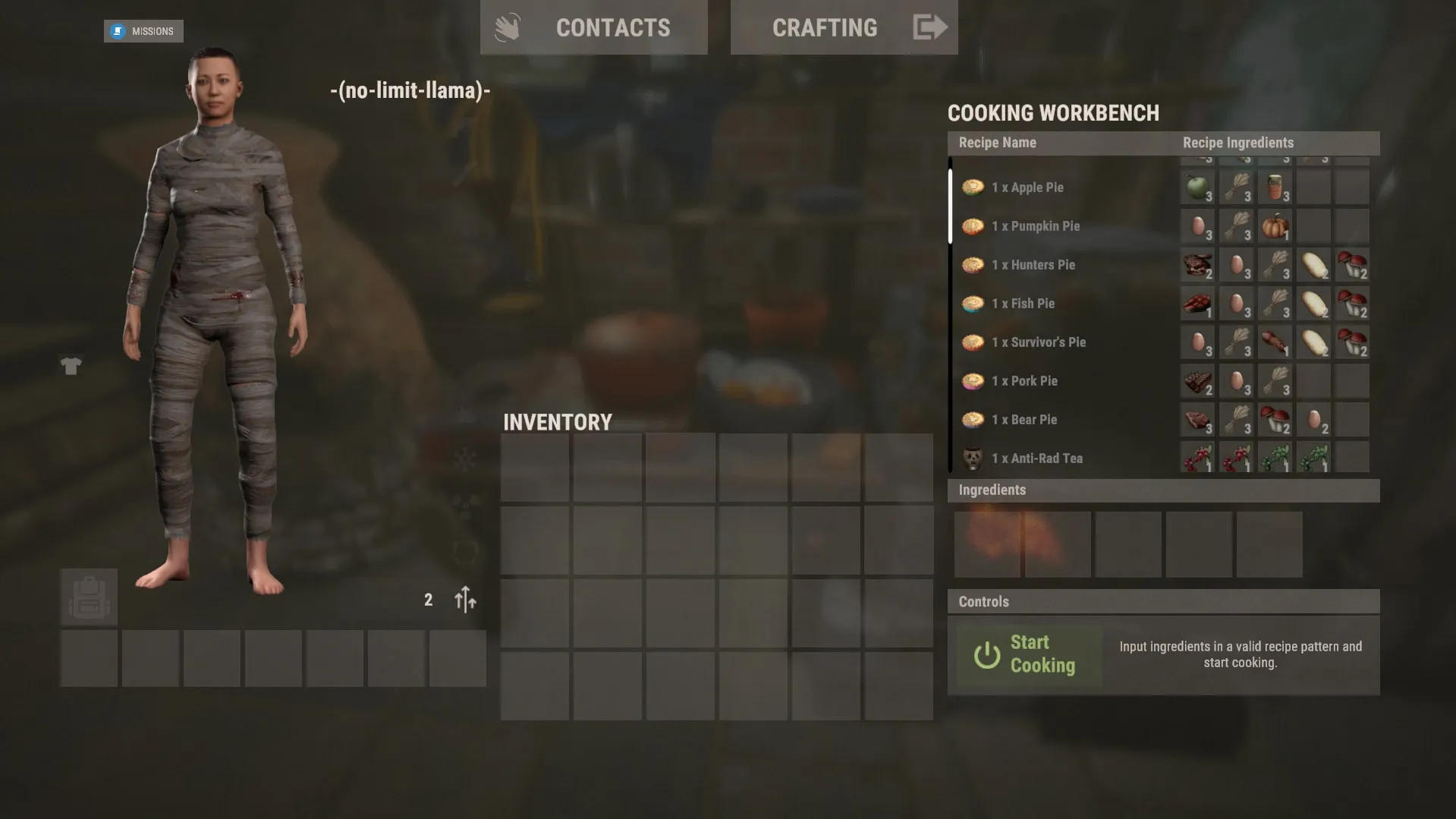The width and height of the screenshot is (1456, 819).
Task: Click the pumpkin ingredient icon in Pumpkin Pie row
Action: (x=1275, y=225)
